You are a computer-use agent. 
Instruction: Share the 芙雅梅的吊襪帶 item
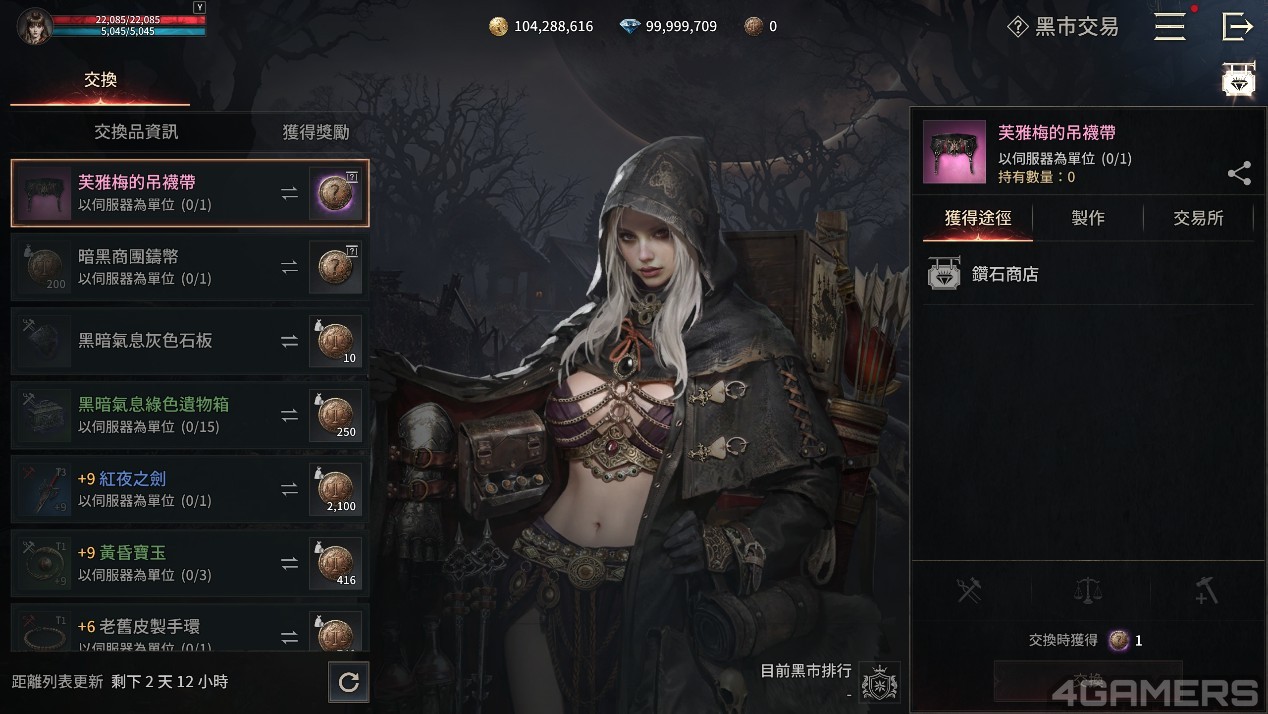click(1239, 174)
